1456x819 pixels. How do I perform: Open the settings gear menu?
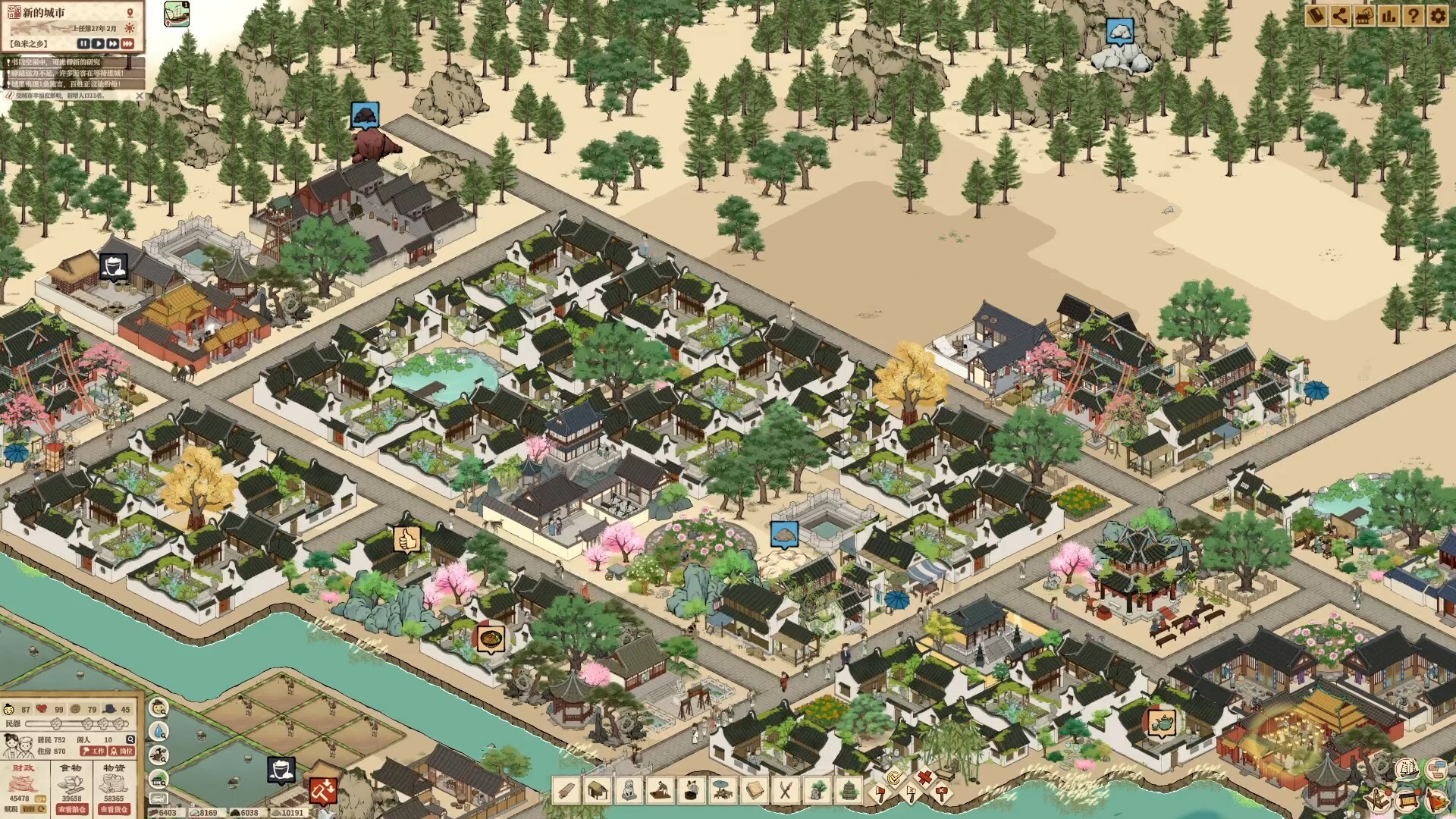tap(1439, 15)
